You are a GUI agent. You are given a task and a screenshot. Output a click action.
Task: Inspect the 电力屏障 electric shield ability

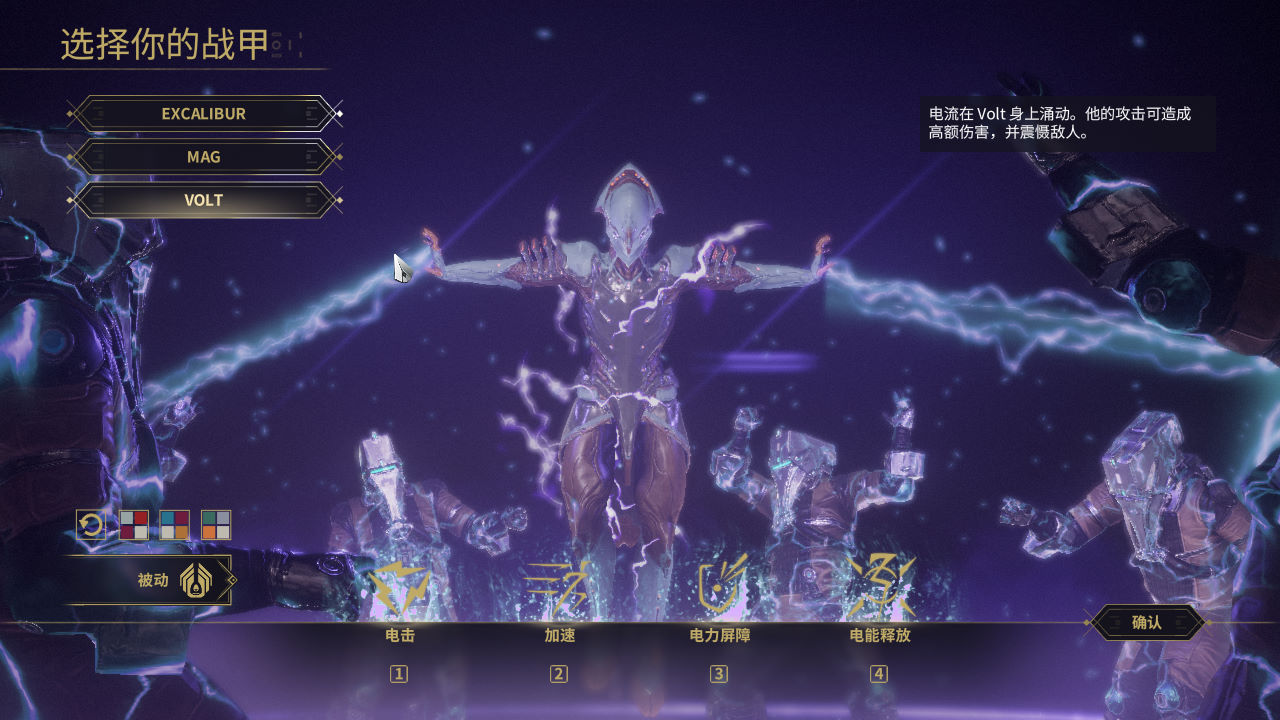coord(719,590)
